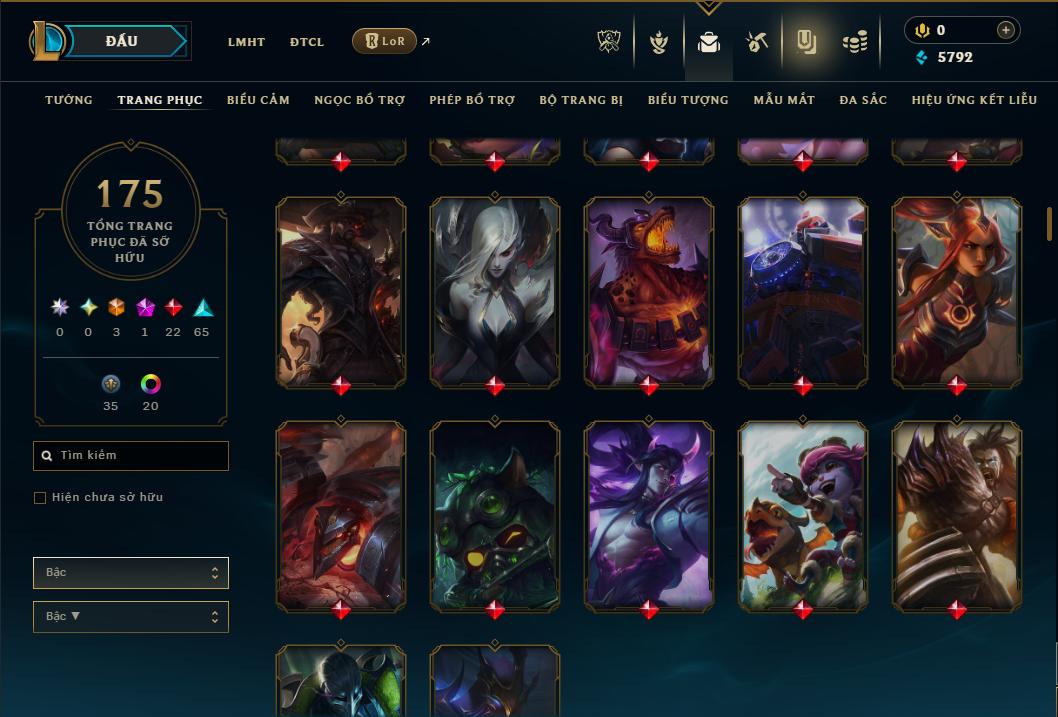Open the hammer crafting icon
This screenshot has height=717, width=1058.
[x=756, y=41]
